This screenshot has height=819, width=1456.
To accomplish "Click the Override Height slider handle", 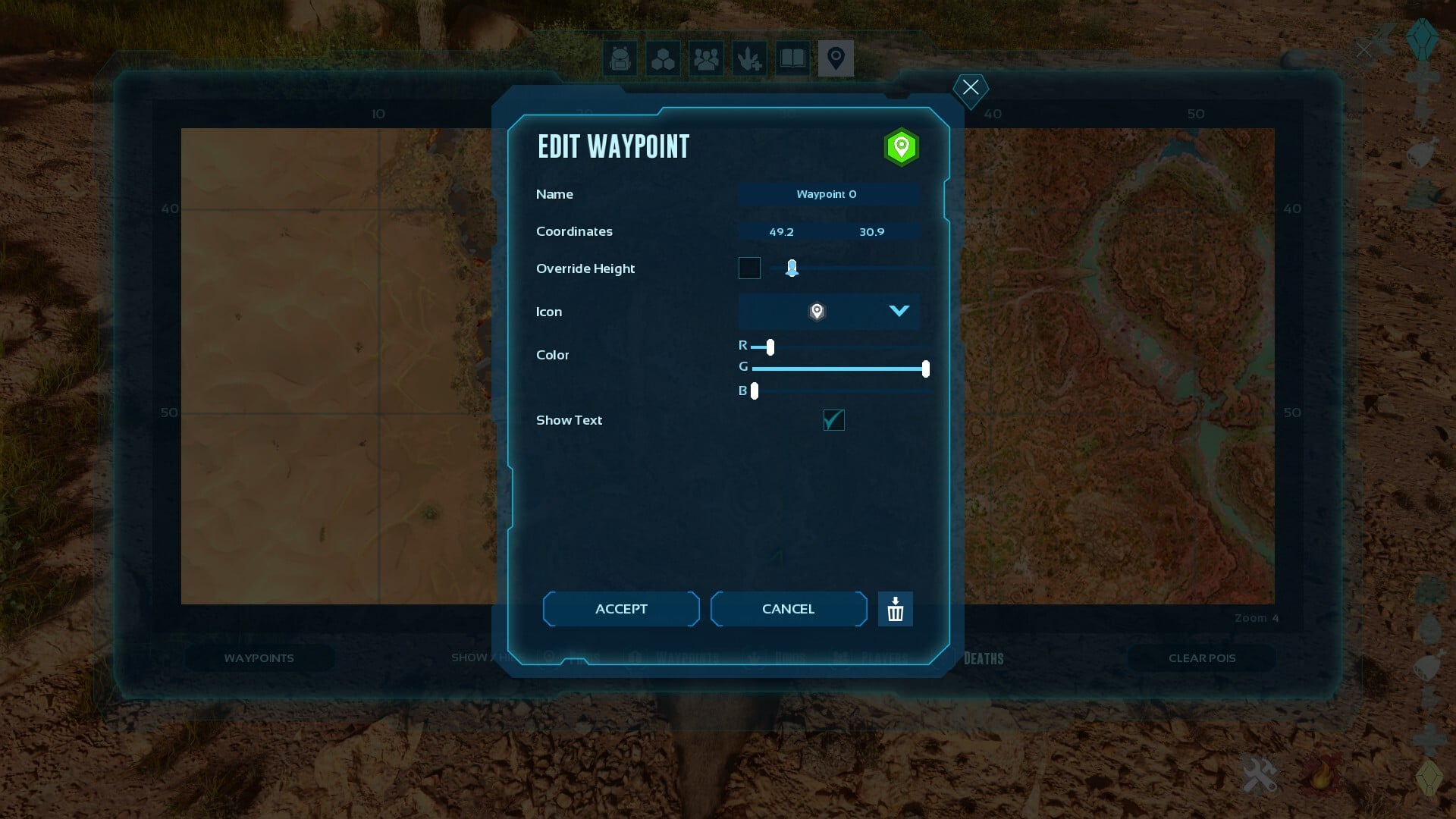I will tap(792, 268).
